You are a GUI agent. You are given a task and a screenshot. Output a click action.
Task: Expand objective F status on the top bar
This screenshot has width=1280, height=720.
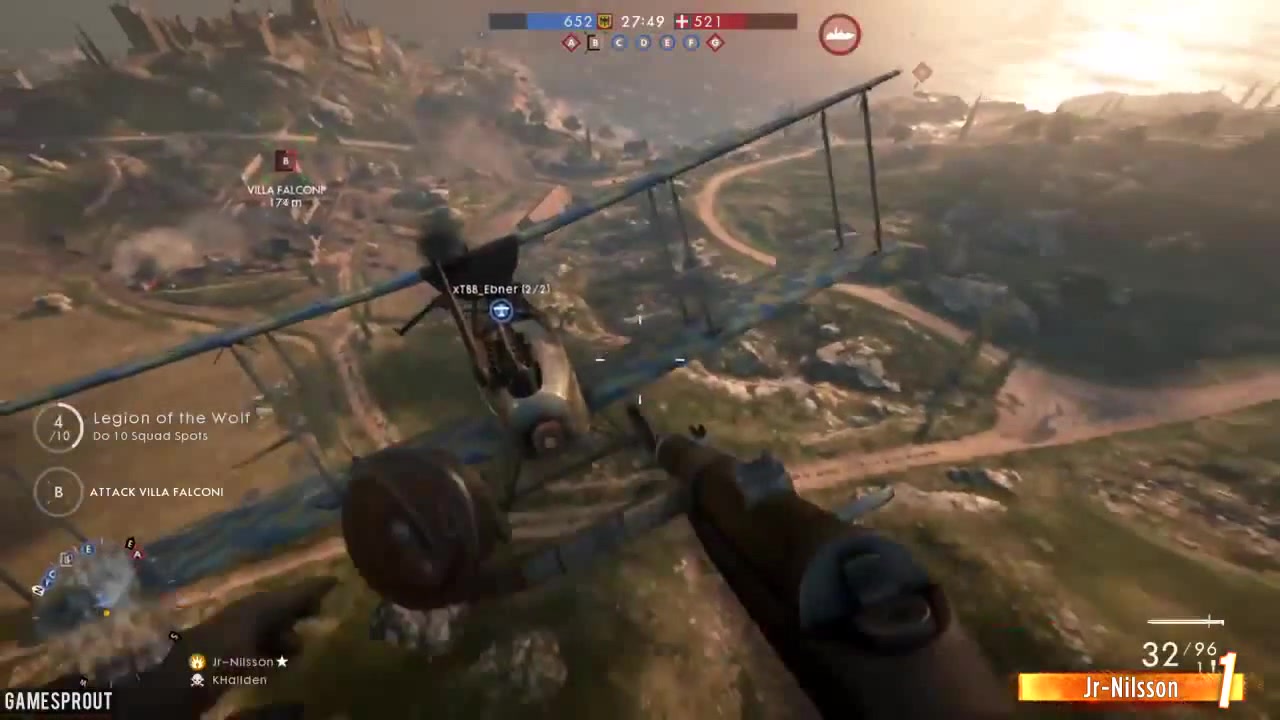(x=691, y=43)
